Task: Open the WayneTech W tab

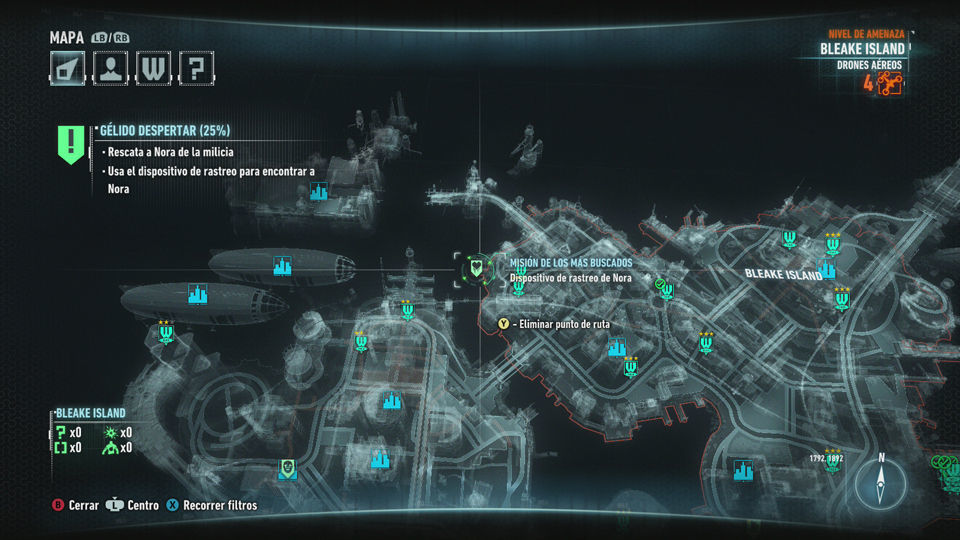Action: (x=153, y=68)
